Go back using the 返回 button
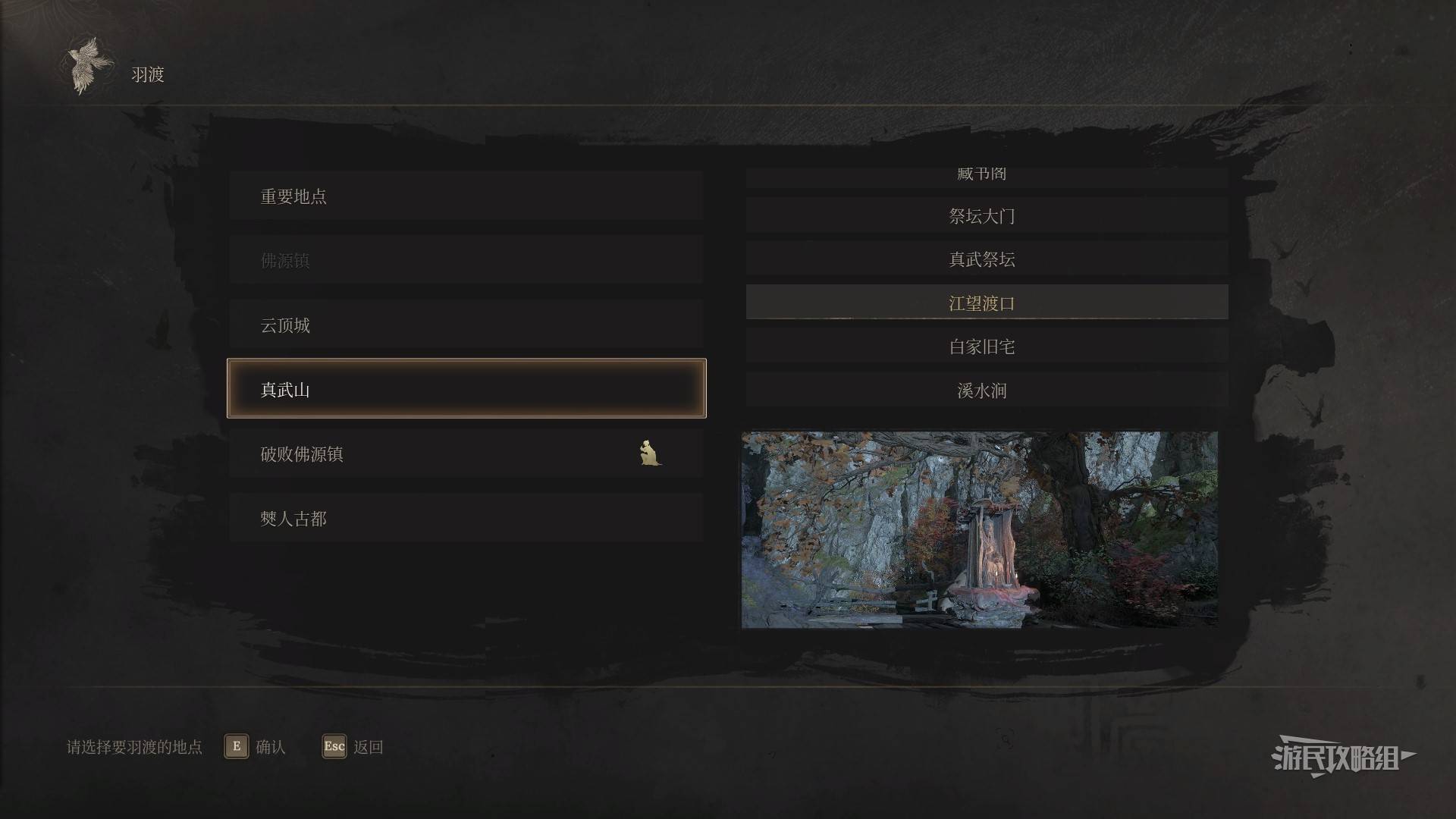The image size is (1456, 819). (x=353, y=747)
